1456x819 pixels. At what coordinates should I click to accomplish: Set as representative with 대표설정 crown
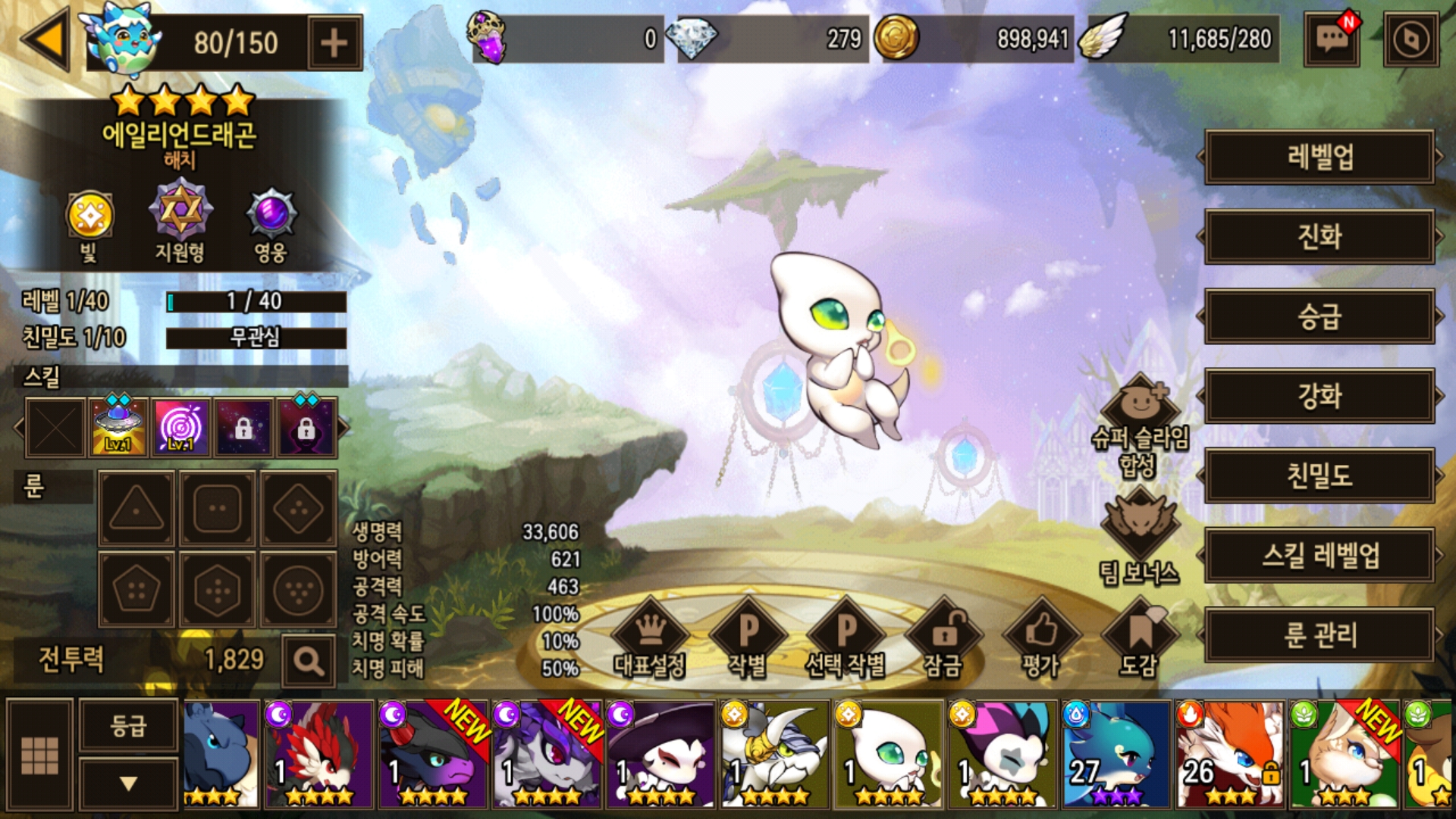coord(650,637)
